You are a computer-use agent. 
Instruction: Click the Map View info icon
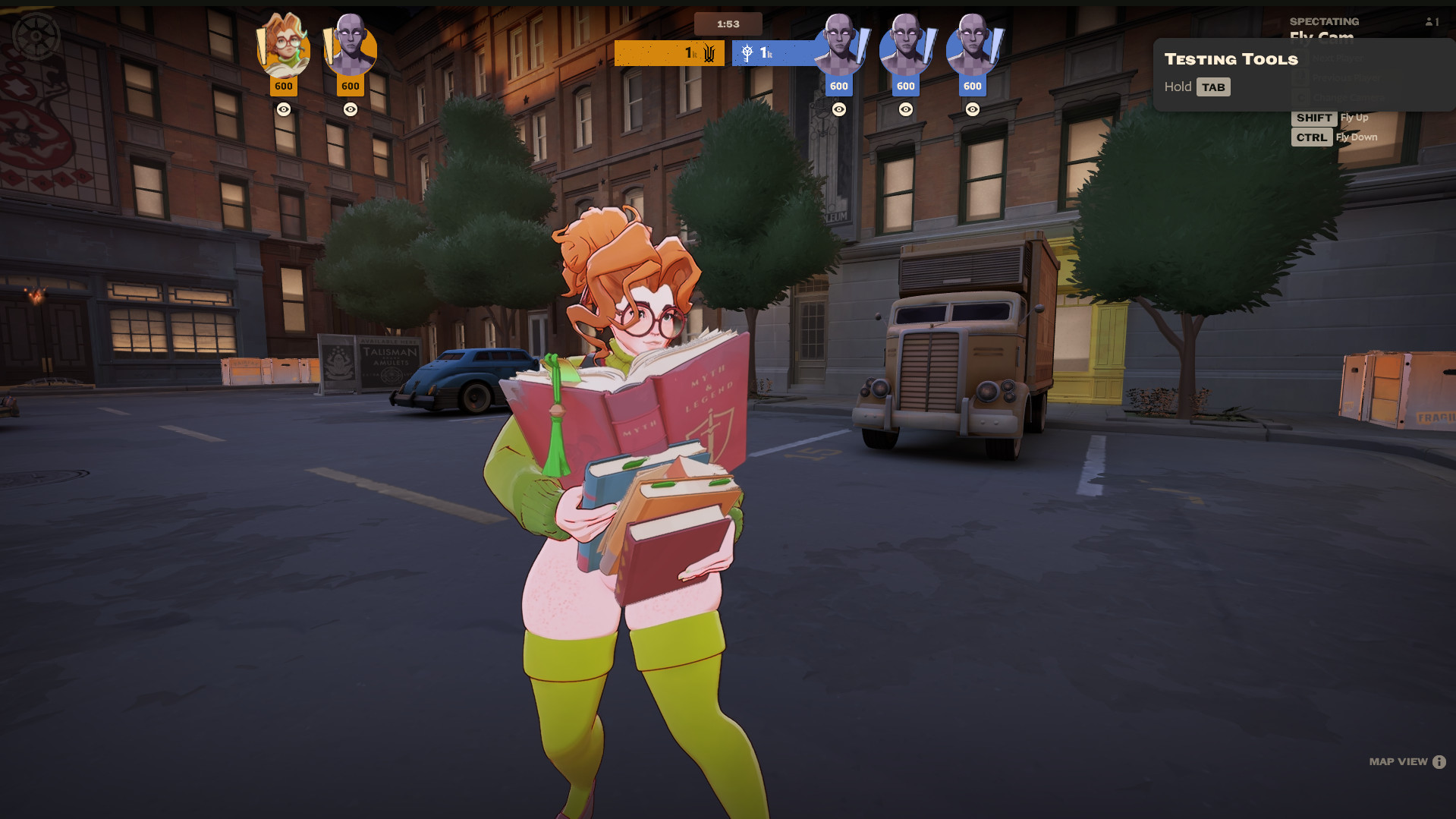(x=1439, y=762)
